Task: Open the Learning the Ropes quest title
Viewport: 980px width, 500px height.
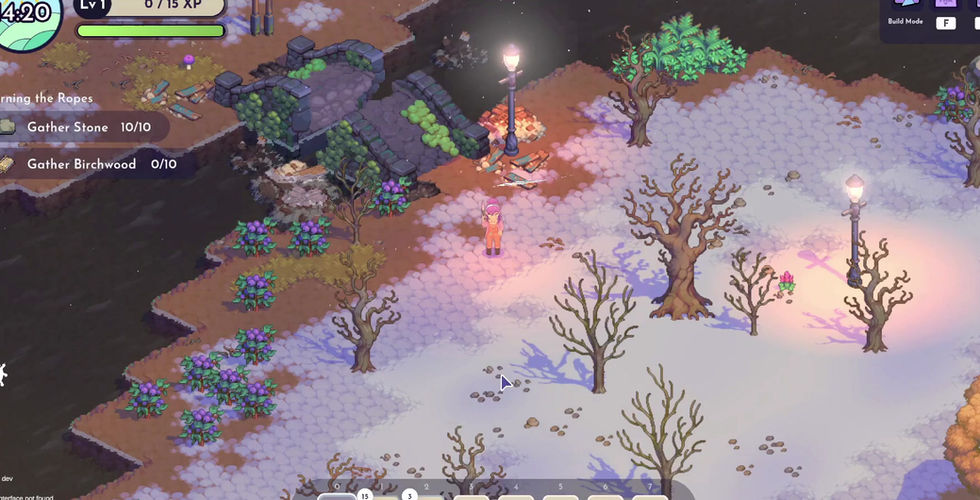Action: [46, 98]
